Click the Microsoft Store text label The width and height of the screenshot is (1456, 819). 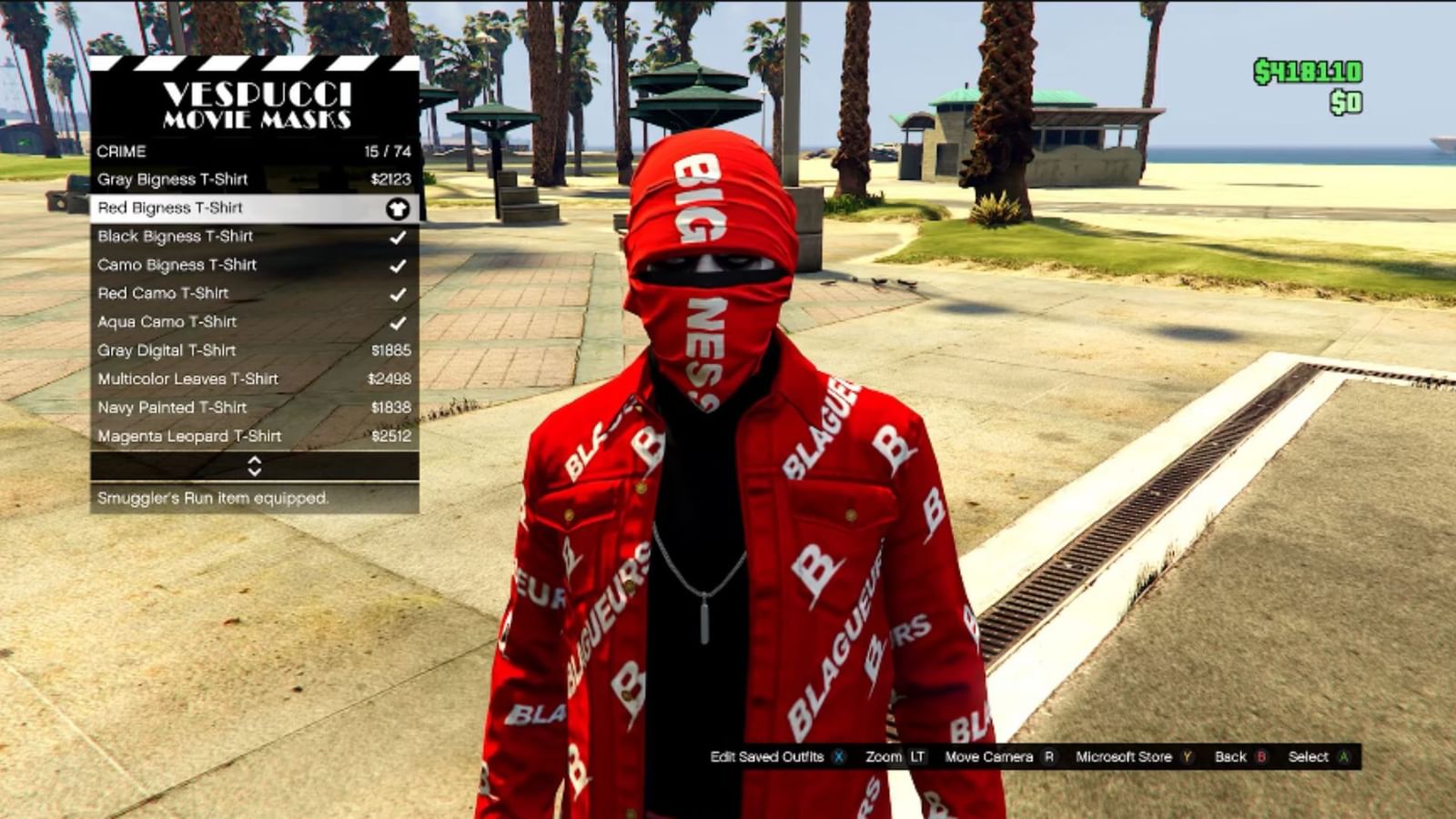tap(1123, 756)
